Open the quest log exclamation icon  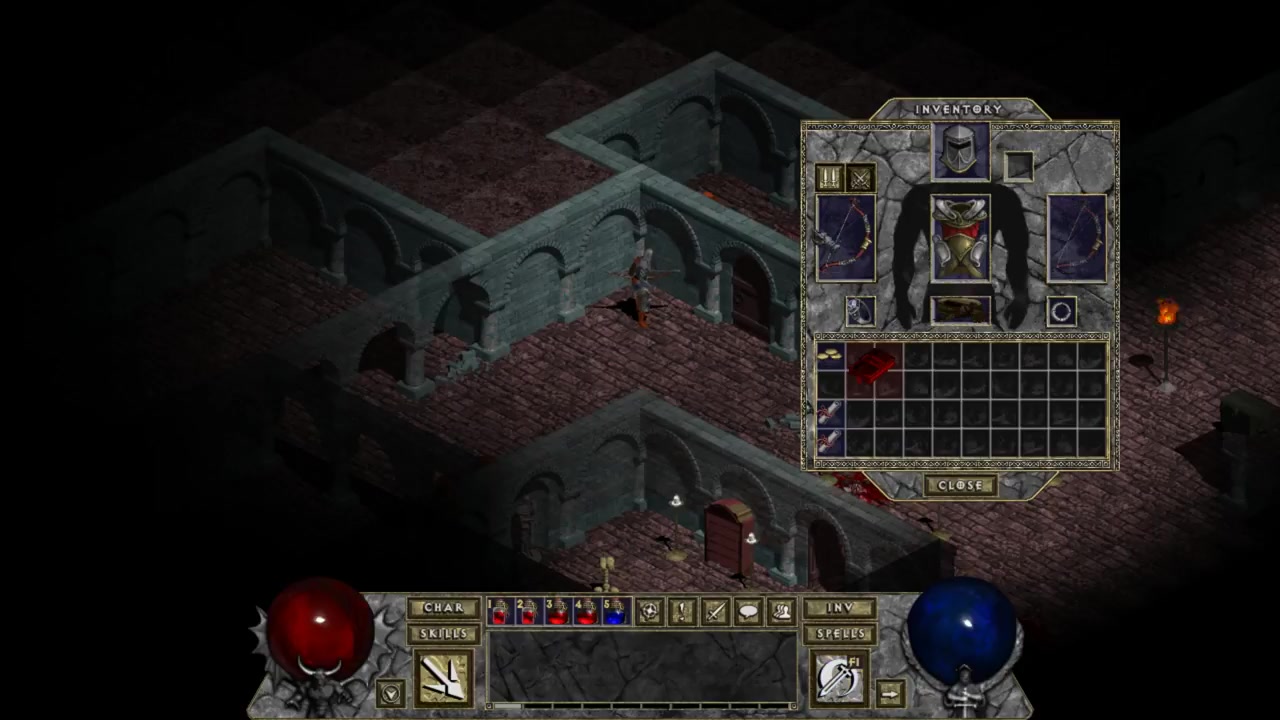tap(682, 611)
